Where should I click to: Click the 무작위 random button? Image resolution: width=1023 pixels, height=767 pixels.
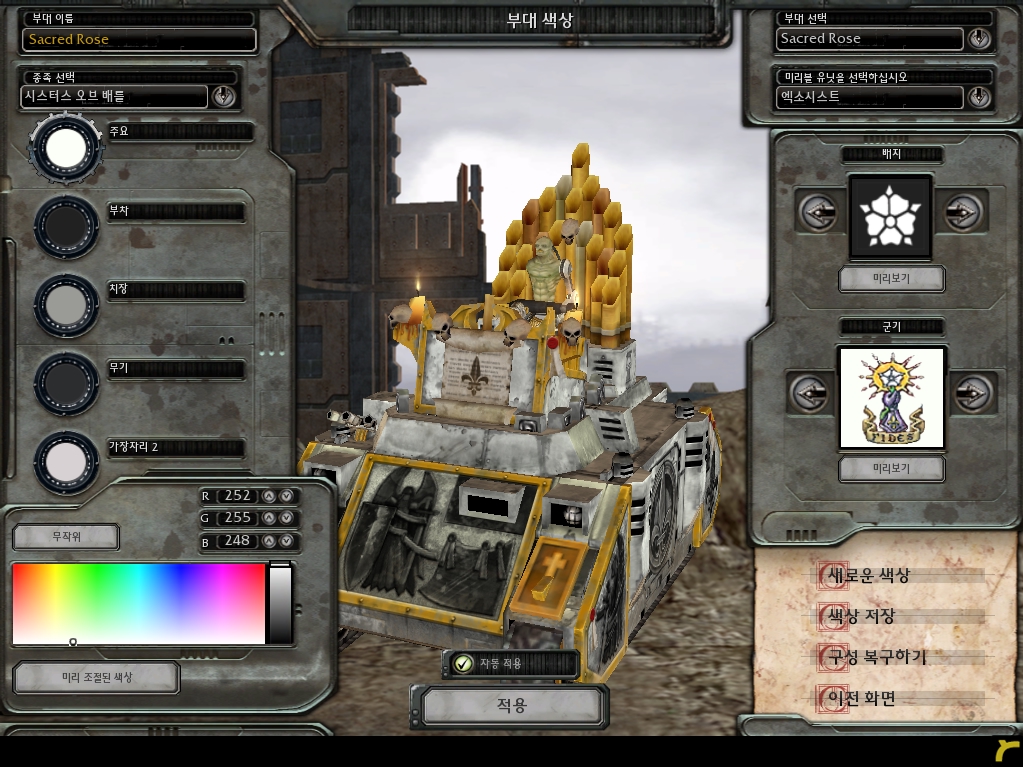66,537
